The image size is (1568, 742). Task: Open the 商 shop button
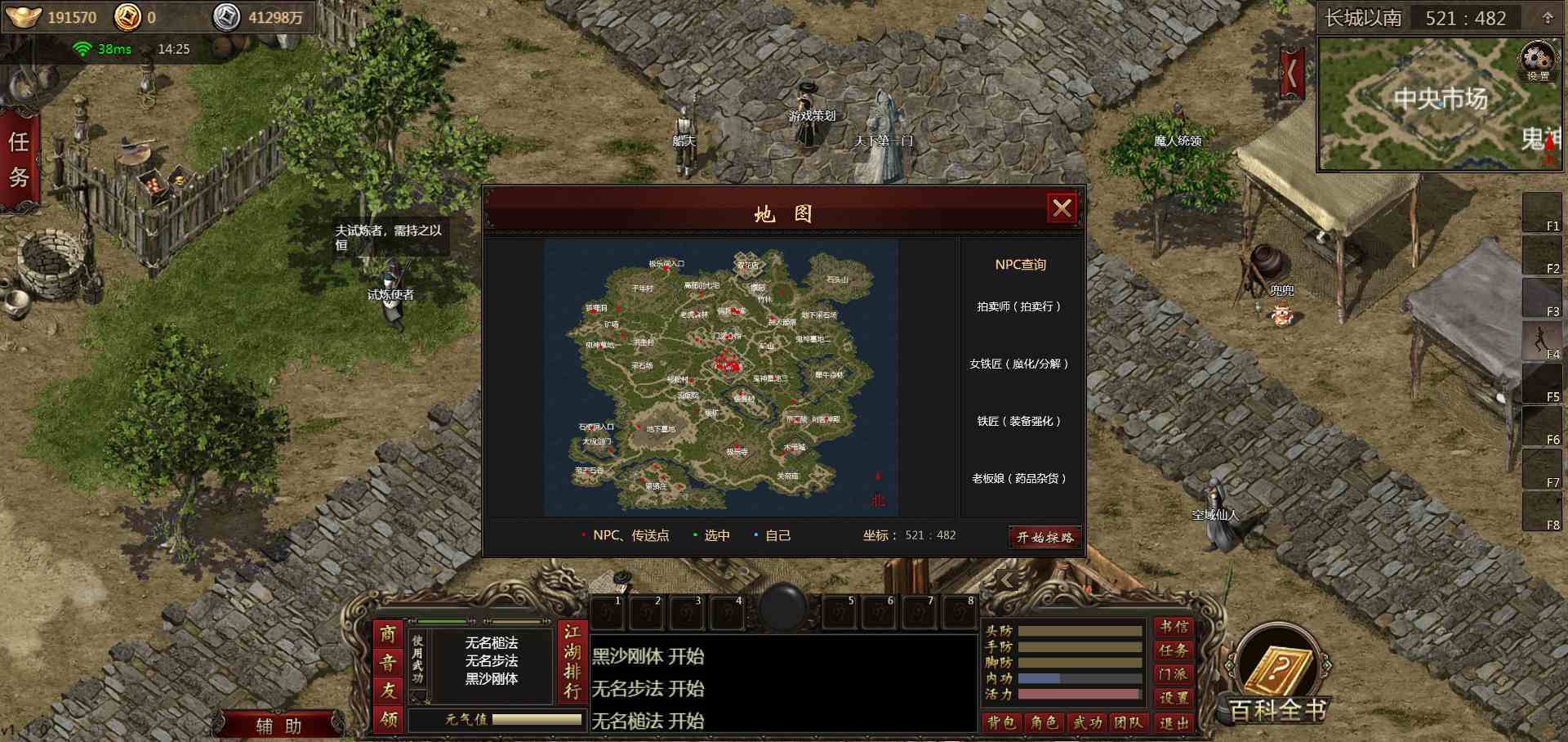point(388,634)
